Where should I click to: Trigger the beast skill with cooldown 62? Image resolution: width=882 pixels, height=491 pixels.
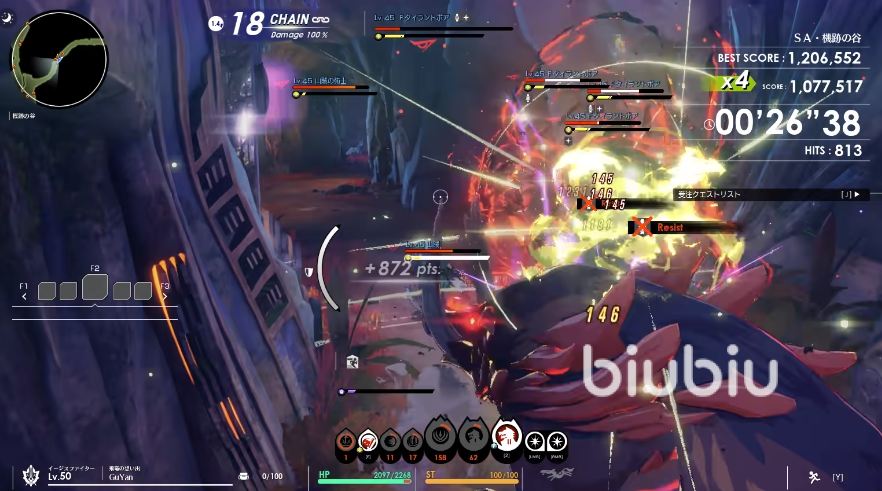[474, 437]
